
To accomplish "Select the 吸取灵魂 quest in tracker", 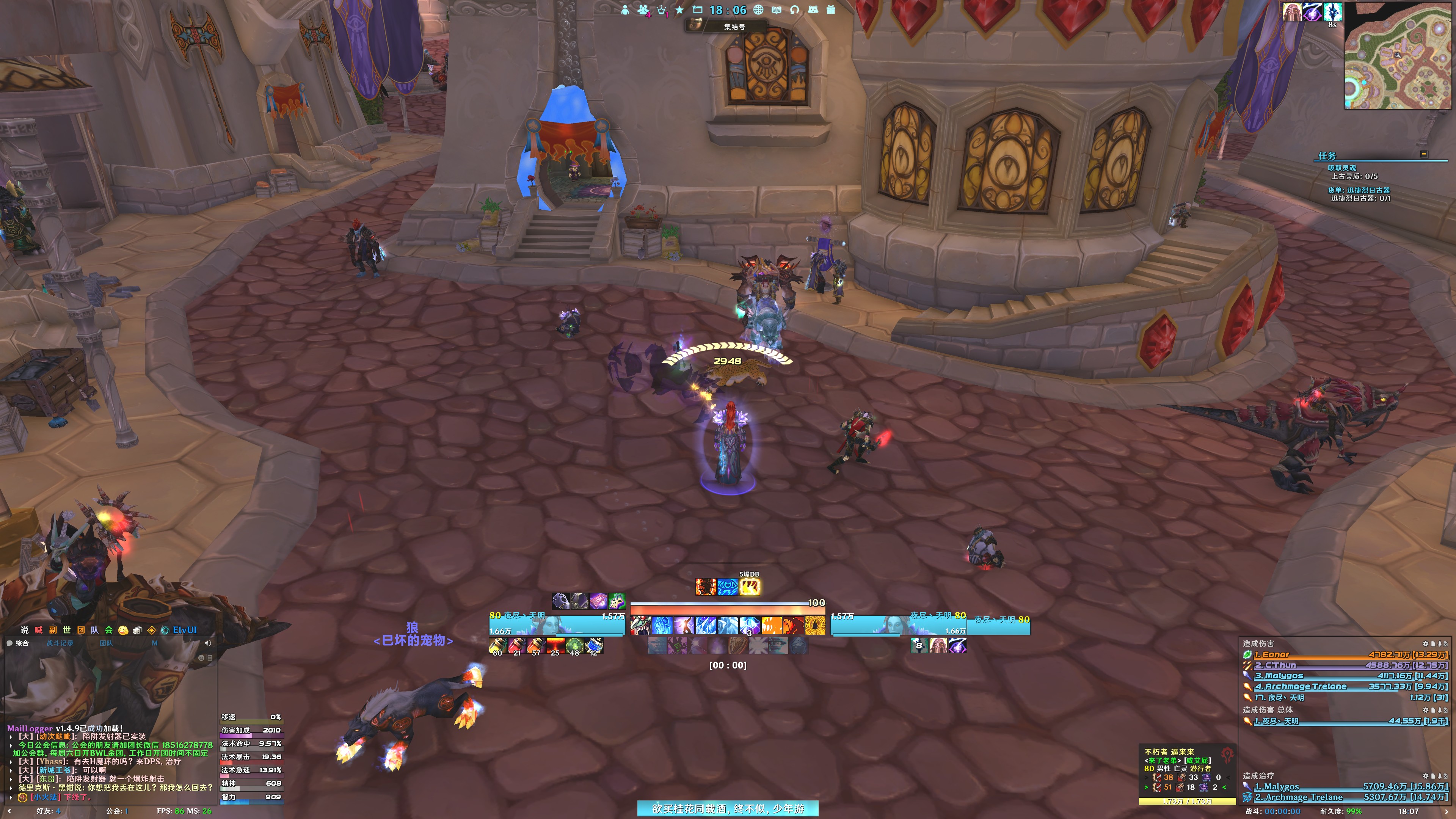I will tap(1341, 168).
